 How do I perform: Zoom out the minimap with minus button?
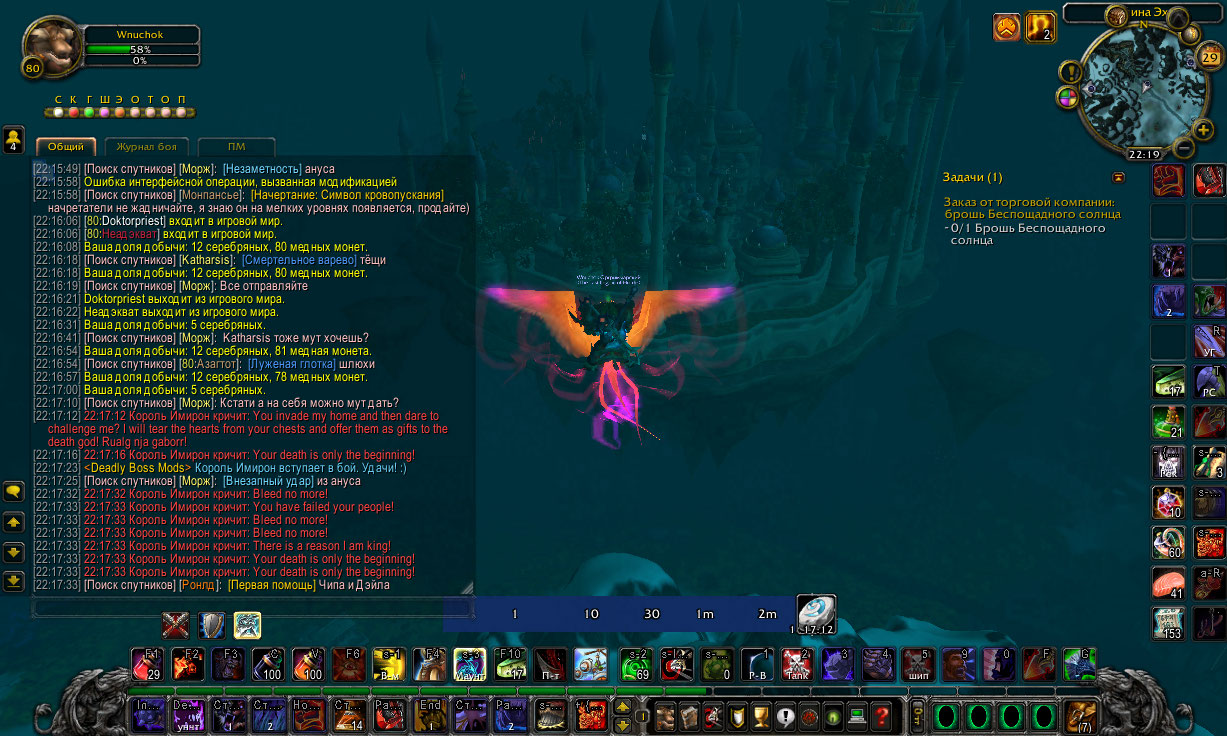[1183, 148]
